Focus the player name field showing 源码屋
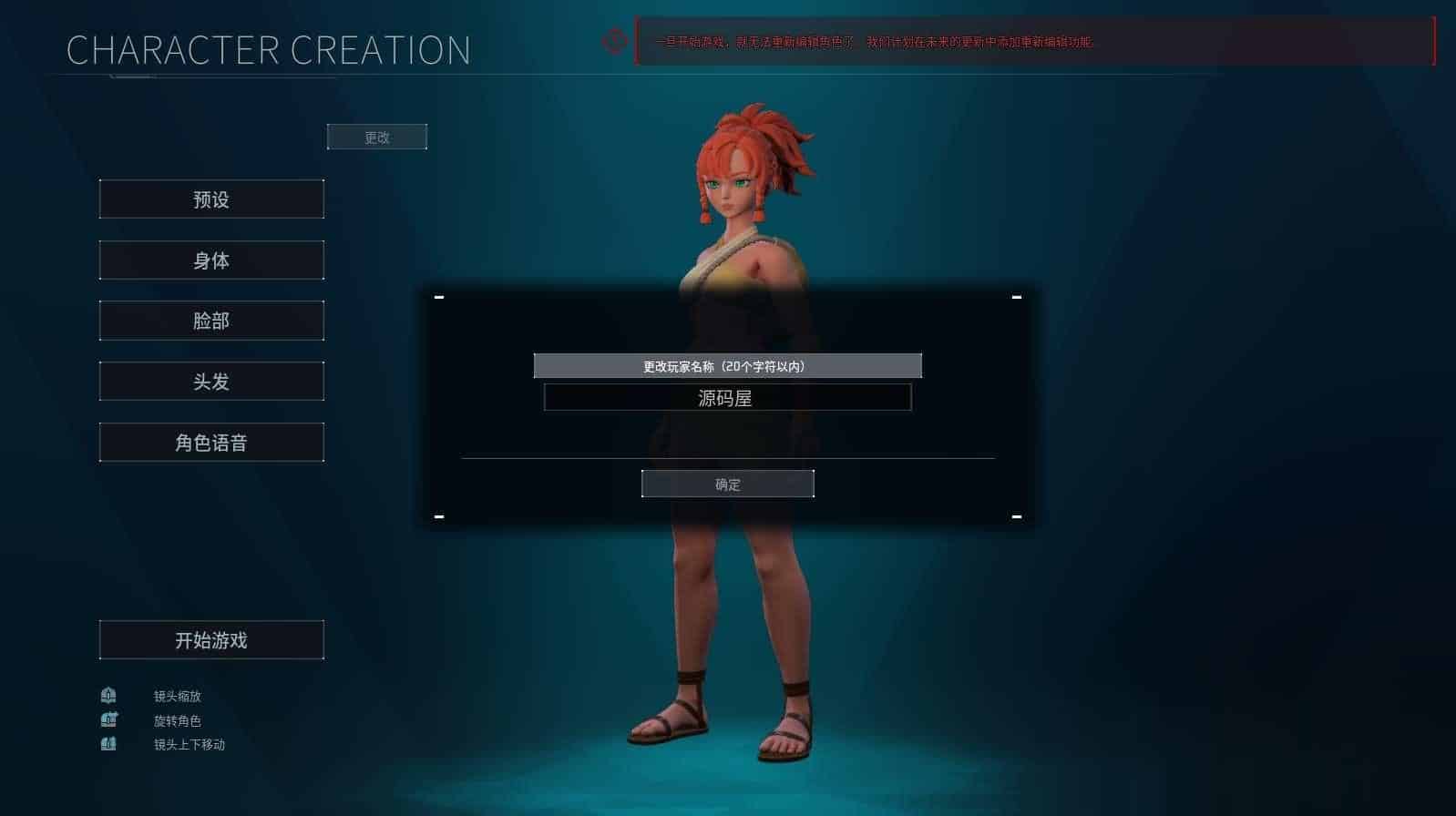 (x=727, y=398)
